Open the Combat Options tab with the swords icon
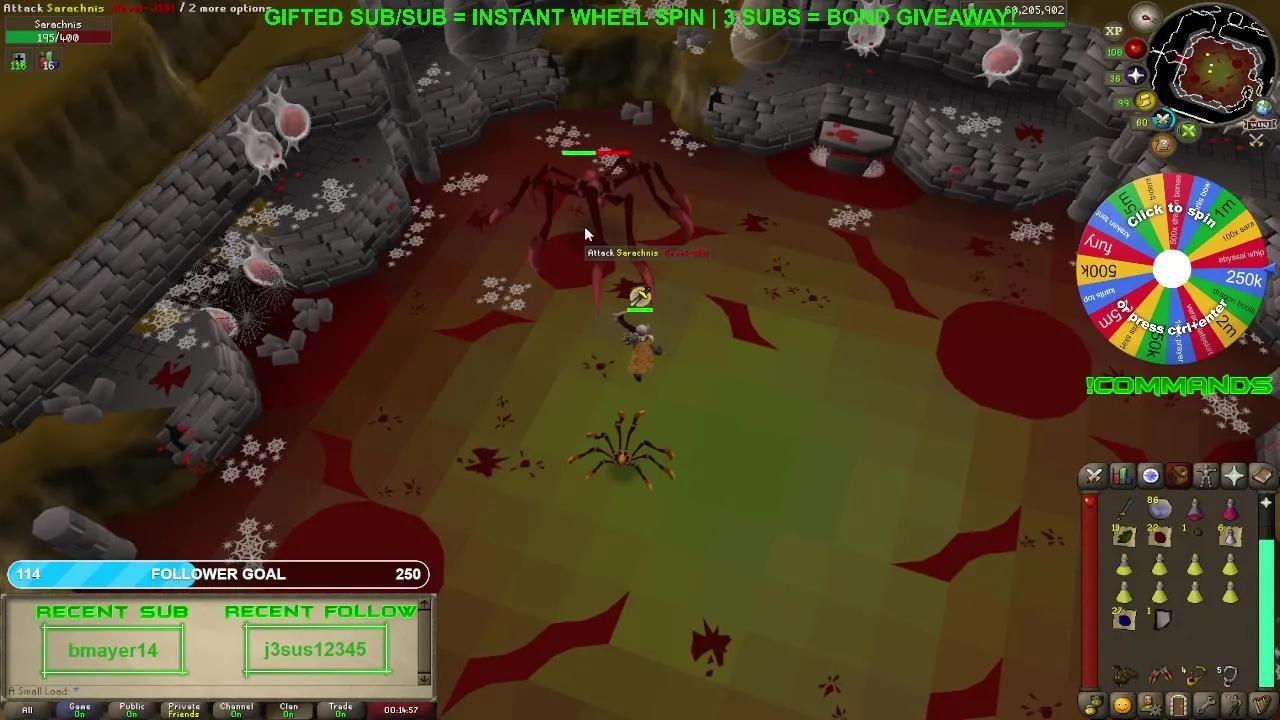Viewport: 1280px width, 720px height. tap(1093, 475)
